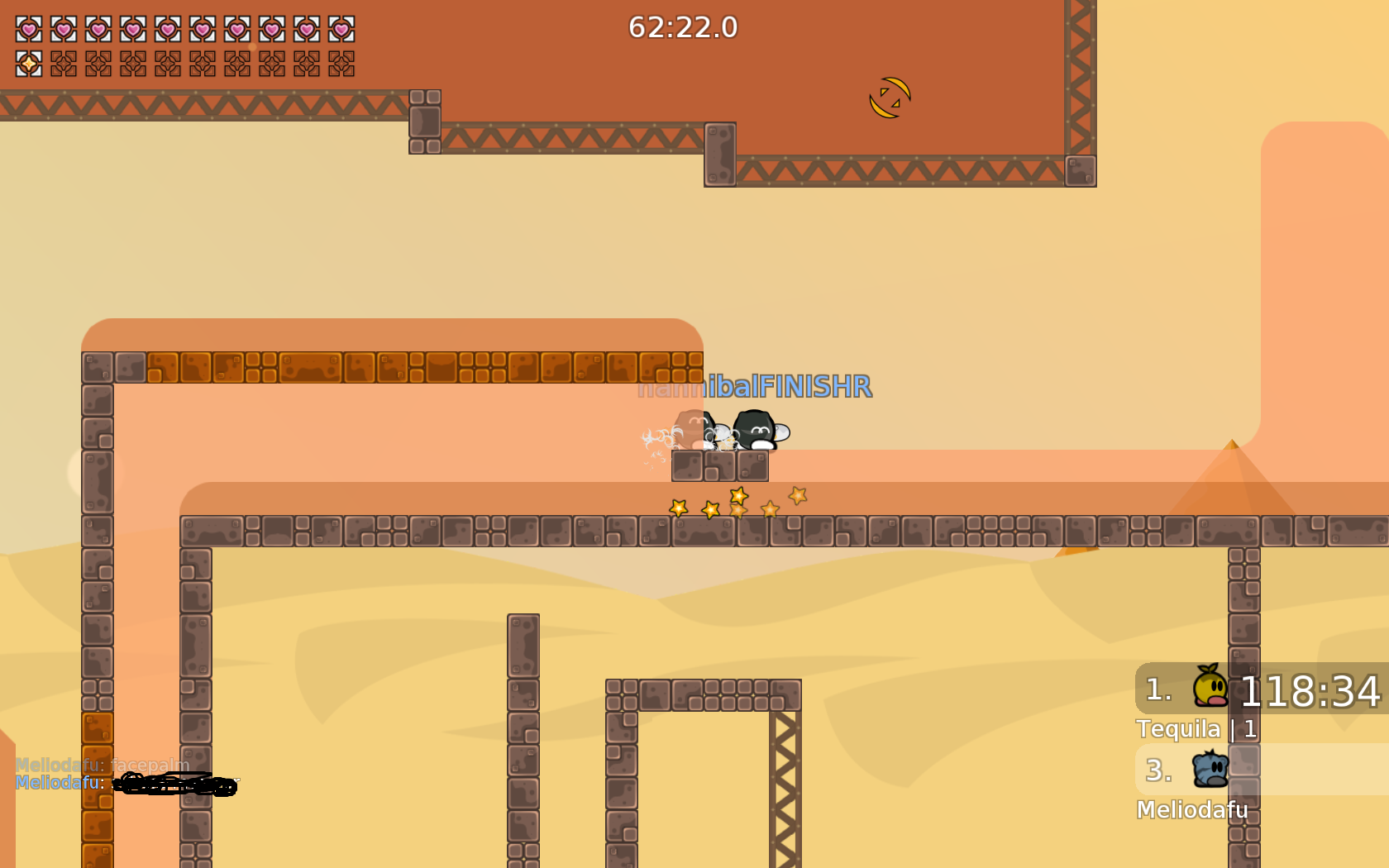Image resolution: width=1389 pixels, height=868 pixels.
Task: Click the spinning yellow ninja pickup icon
Action: pos(889,97)
